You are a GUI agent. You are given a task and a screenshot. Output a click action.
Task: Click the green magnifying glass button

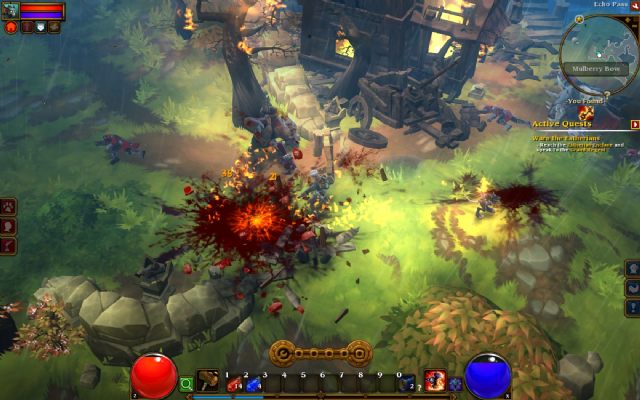tap(186, 383)
